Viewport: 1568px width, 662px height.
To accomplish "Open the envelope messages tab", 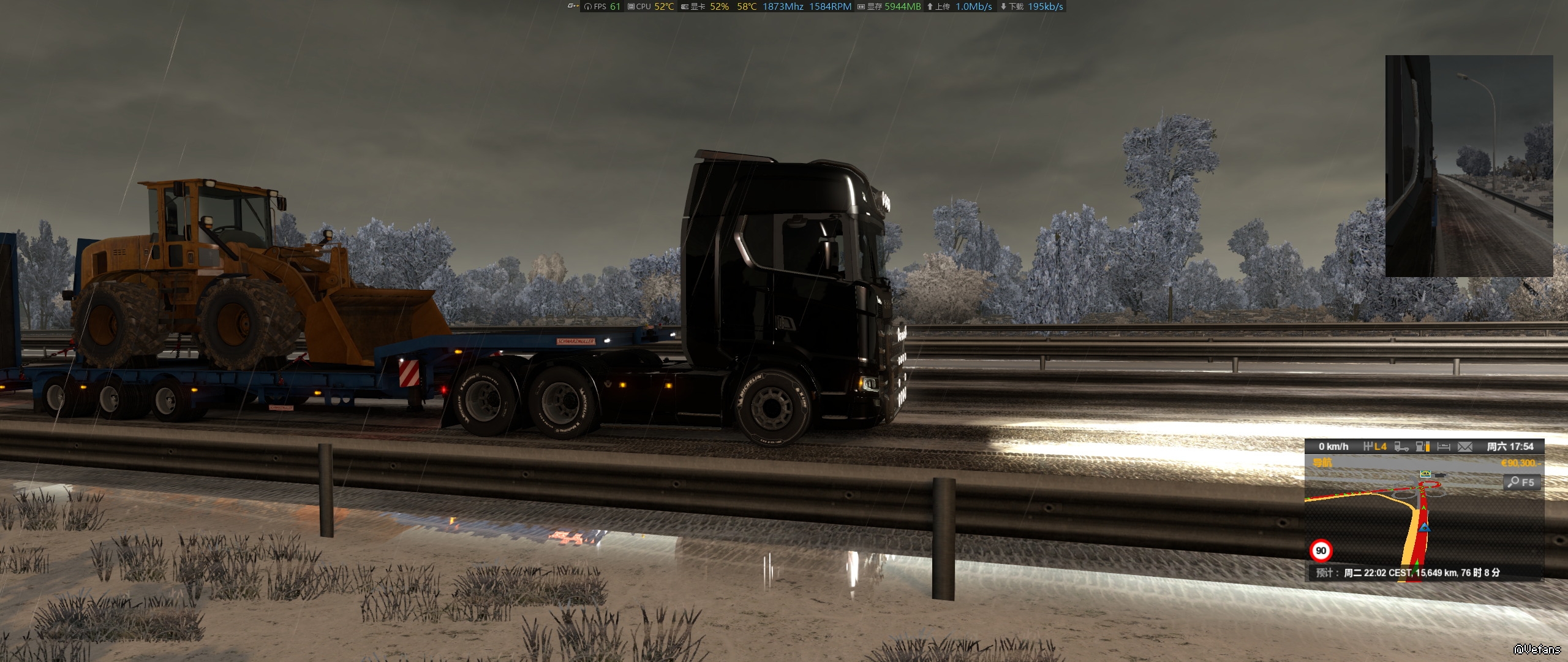I will (x=1464, y=447).
